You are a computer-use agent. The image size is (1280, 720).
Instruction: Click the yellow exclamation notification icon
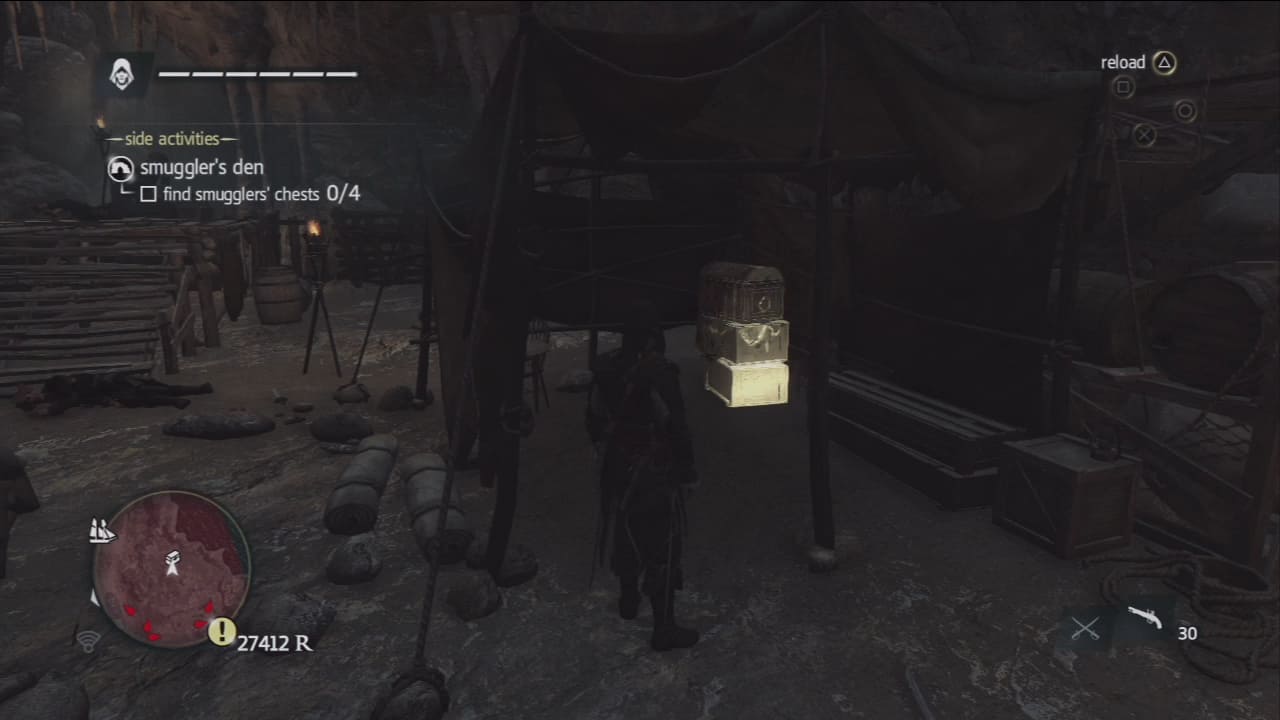tap(222, 631)
